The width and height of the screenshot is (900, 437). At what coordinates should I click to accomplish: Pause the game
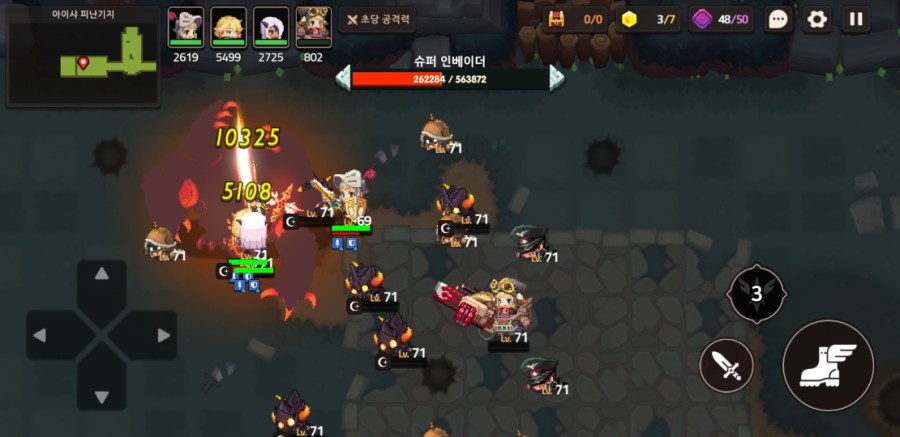tap(855, 19)
